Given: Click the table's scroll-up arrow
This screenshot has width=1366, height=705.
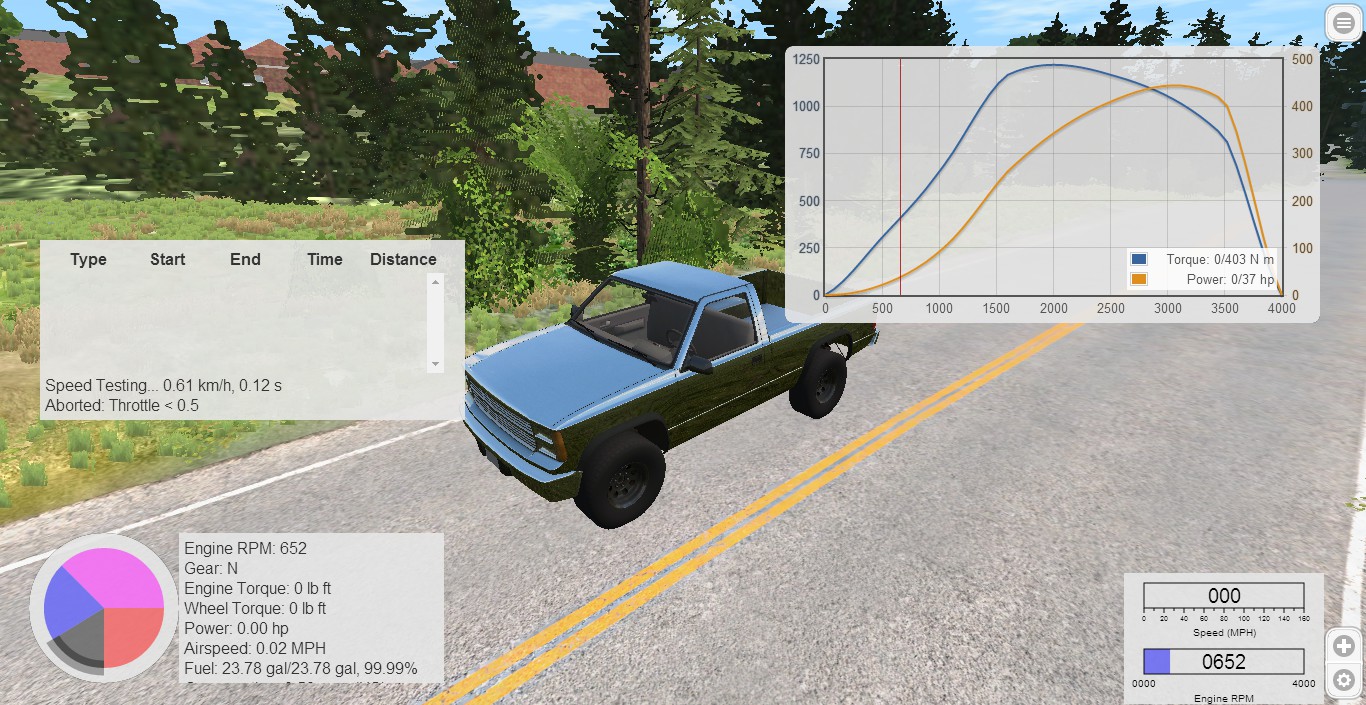Looking at the screenshot, I should tap(435, 282).
